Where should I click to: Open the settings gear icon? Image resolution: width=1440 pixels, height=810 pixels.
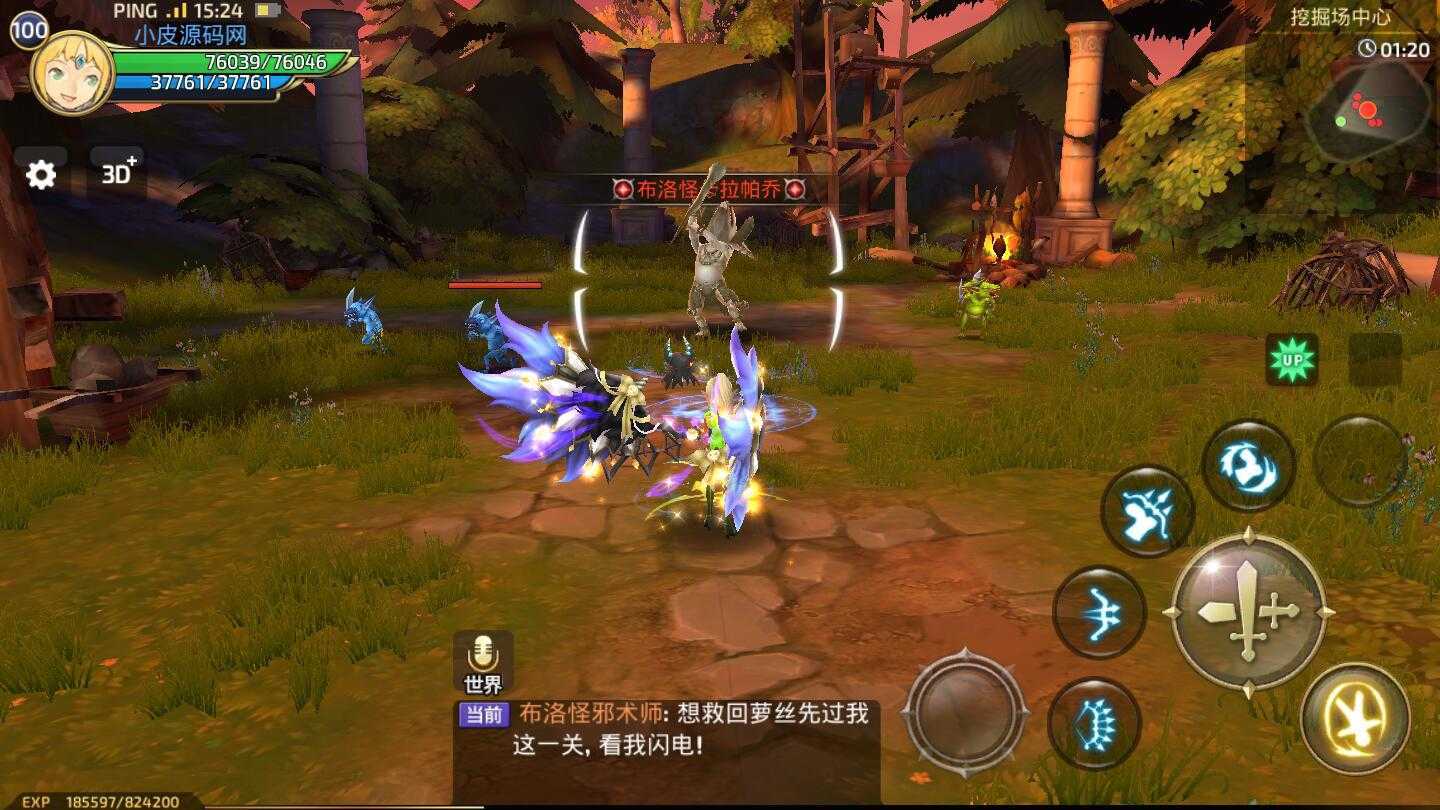(x=40, y=173)
